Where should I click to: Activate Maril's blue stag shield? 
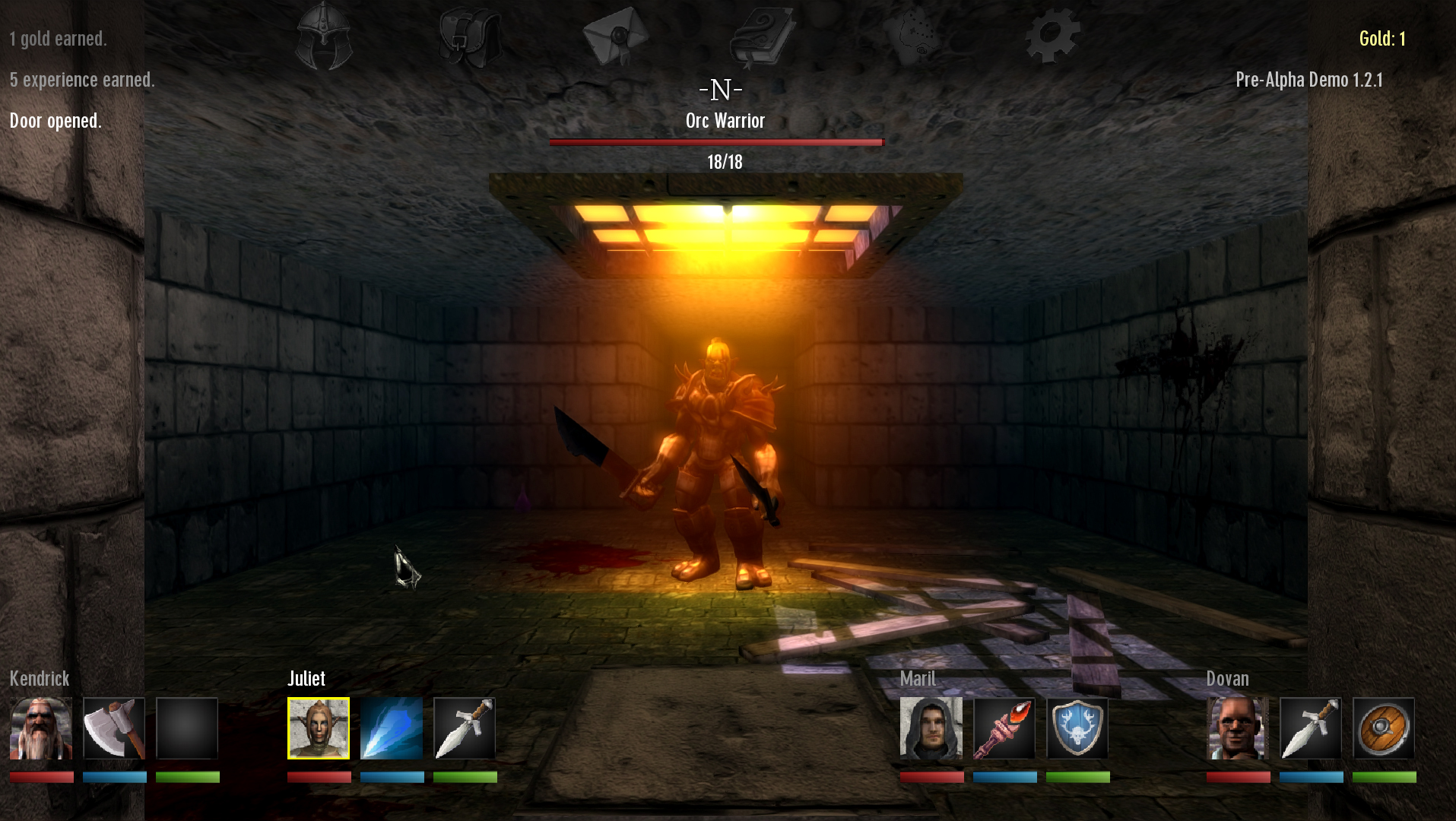pyautogui.click(x=1077, y=728)
